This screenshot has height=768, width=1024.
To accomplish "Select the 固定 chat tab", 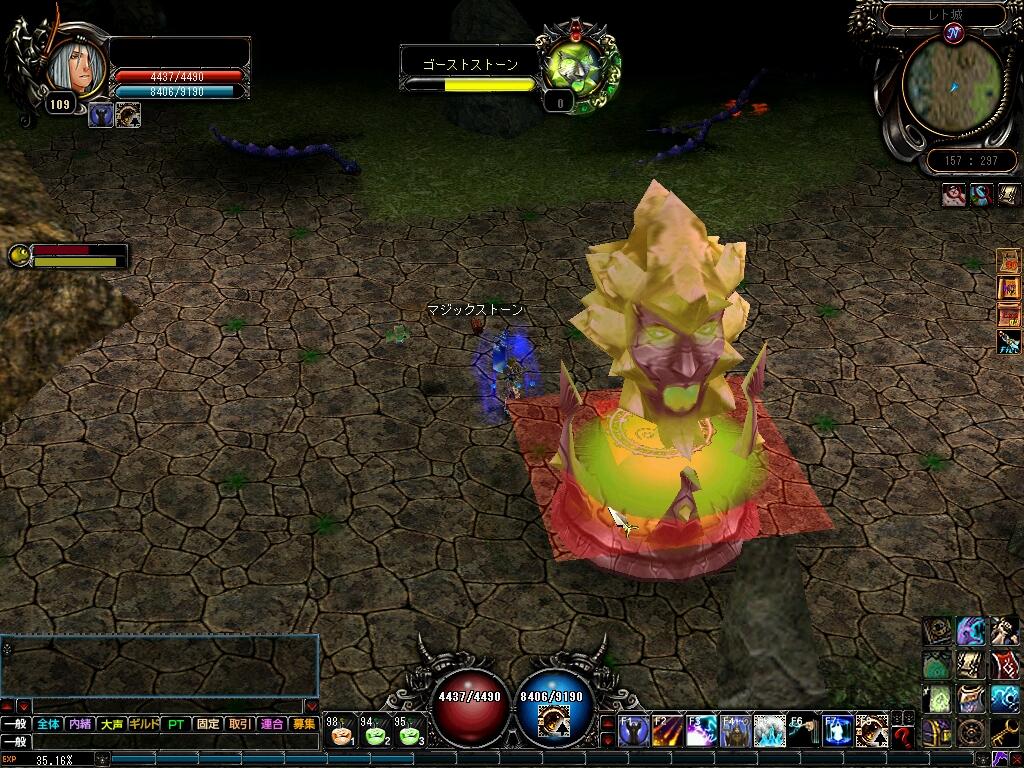I will pos(208,724).
